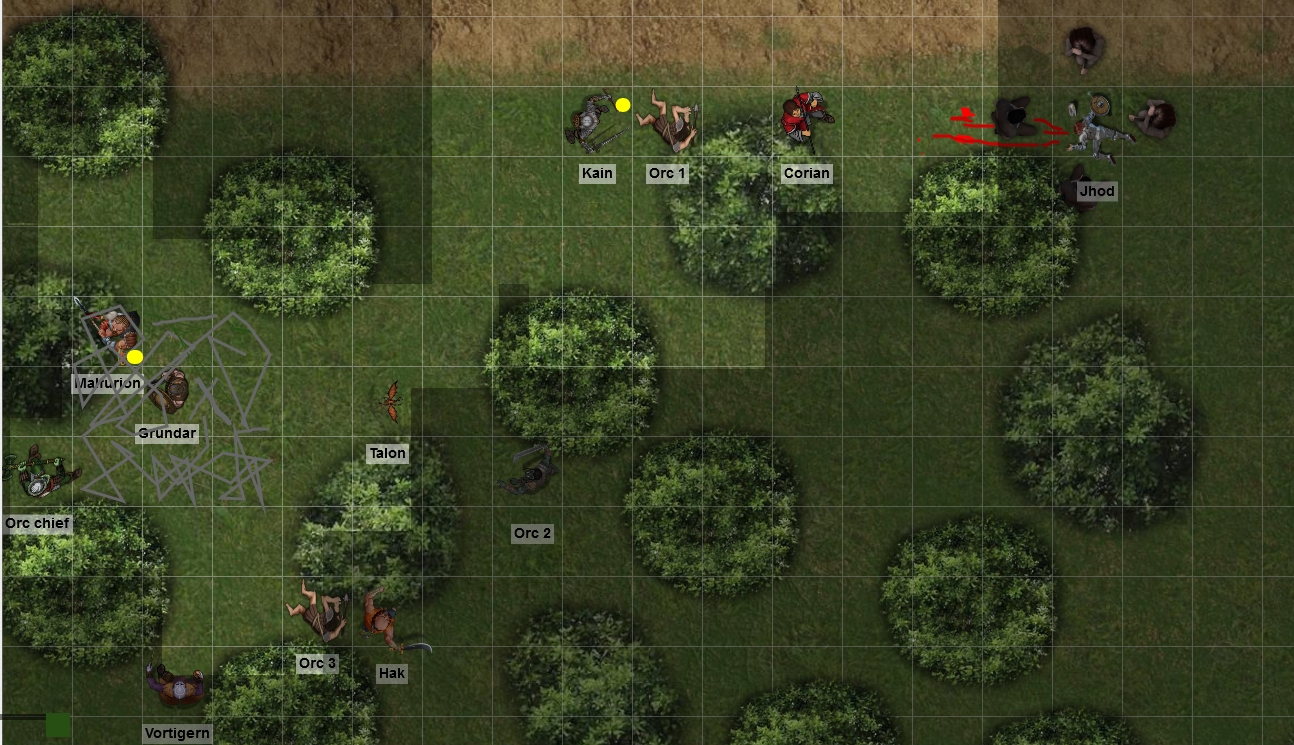The width and height of the screenshot is (1294, 745).
Task: Click the Talon bird token
Action: 389,400
